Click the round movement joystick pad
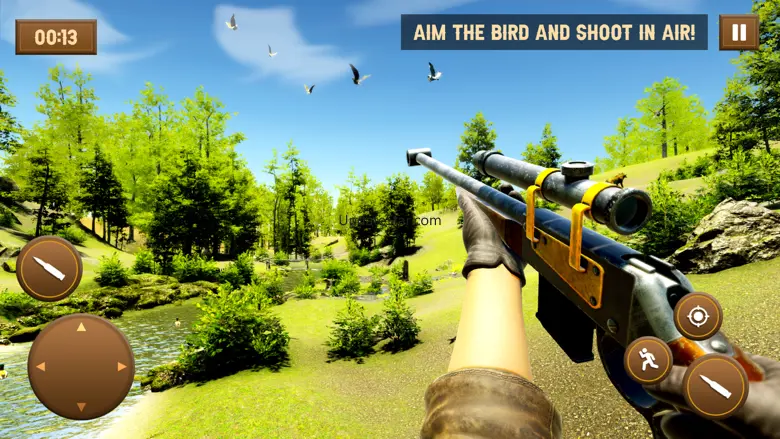This screenshot has height=439, width=780. (80, 366)
